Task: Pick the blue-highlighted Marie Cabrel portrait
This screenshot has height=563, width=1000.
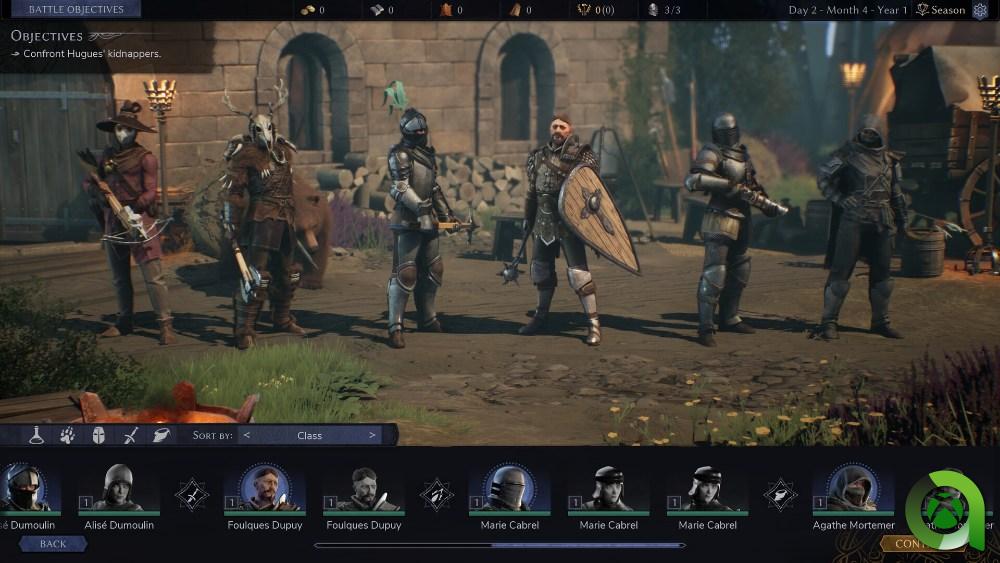Action: point(510,490)
